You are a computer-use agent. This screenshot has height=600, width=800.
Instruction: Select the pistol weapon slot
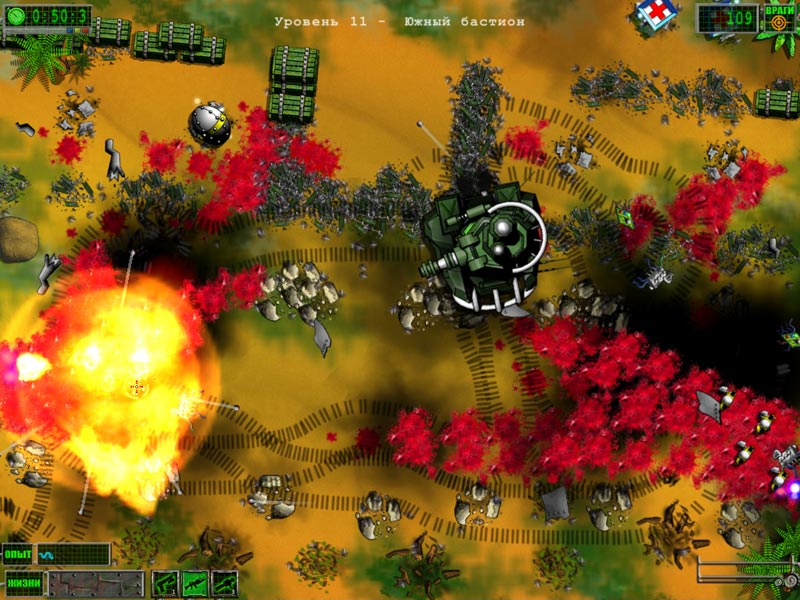click(x=165, y=582)
